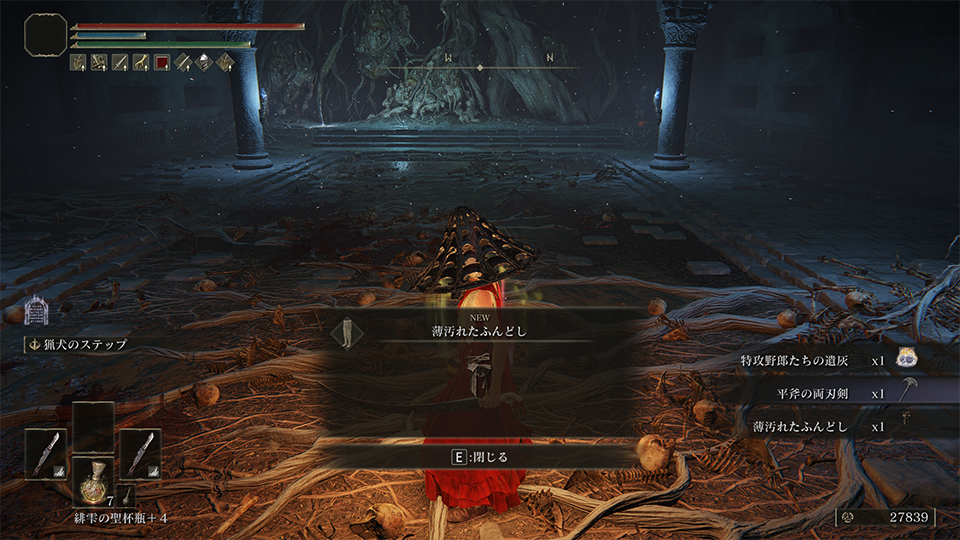
Task: Click the gate-shaped icon above the skill name
Action: pos(37,311)
